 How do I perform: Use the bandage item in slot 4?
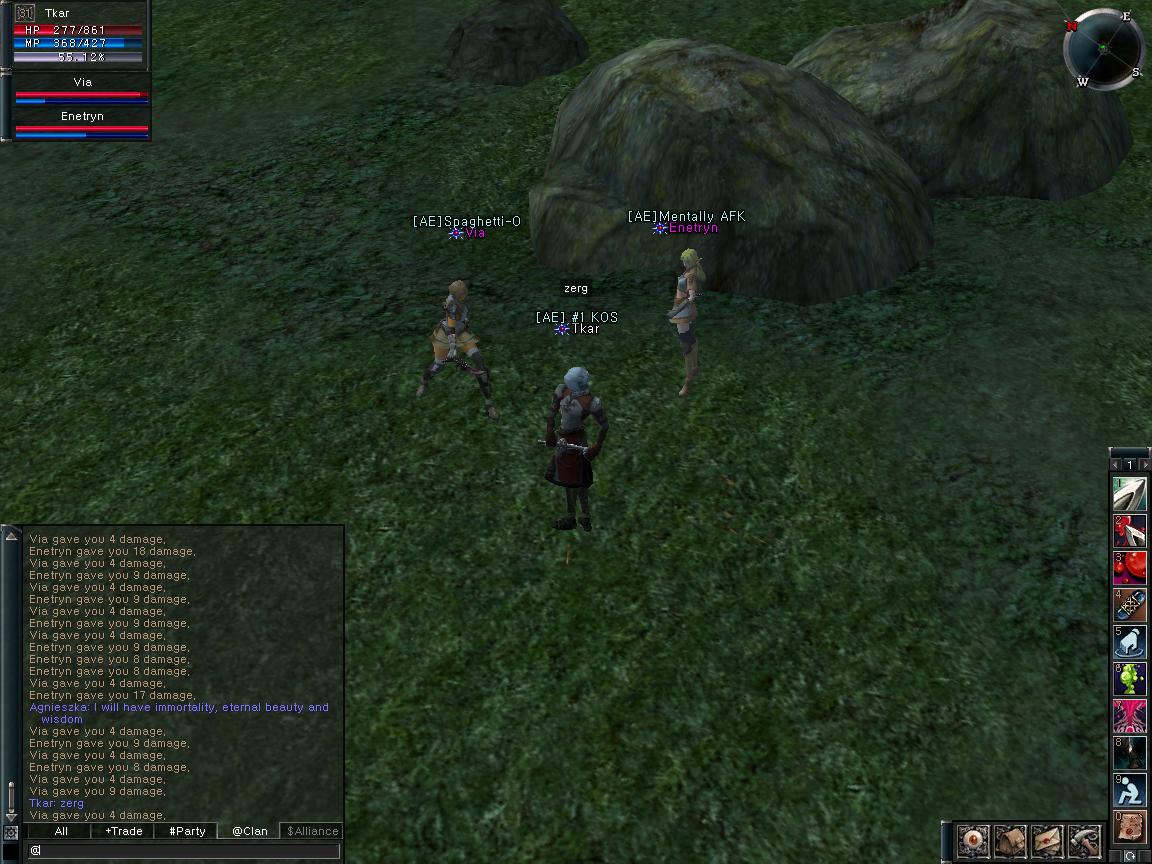point(1131,605)
